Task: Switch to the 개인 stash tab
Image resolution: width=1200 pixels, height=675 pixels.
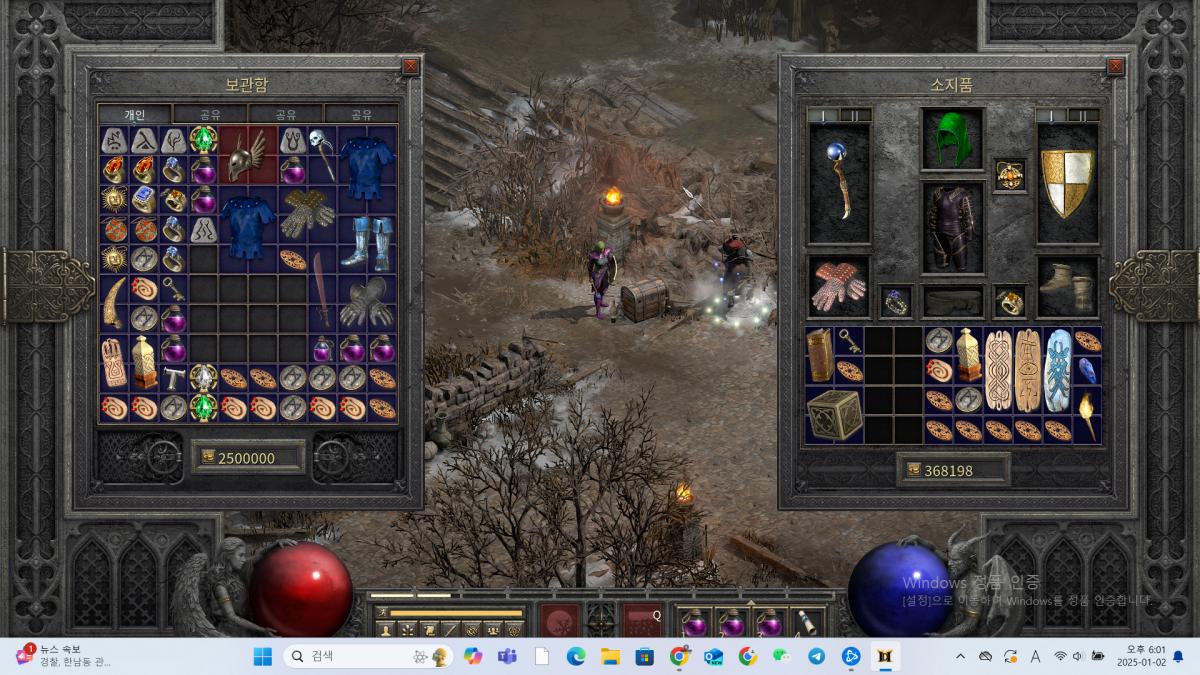Action: (135, 114)
